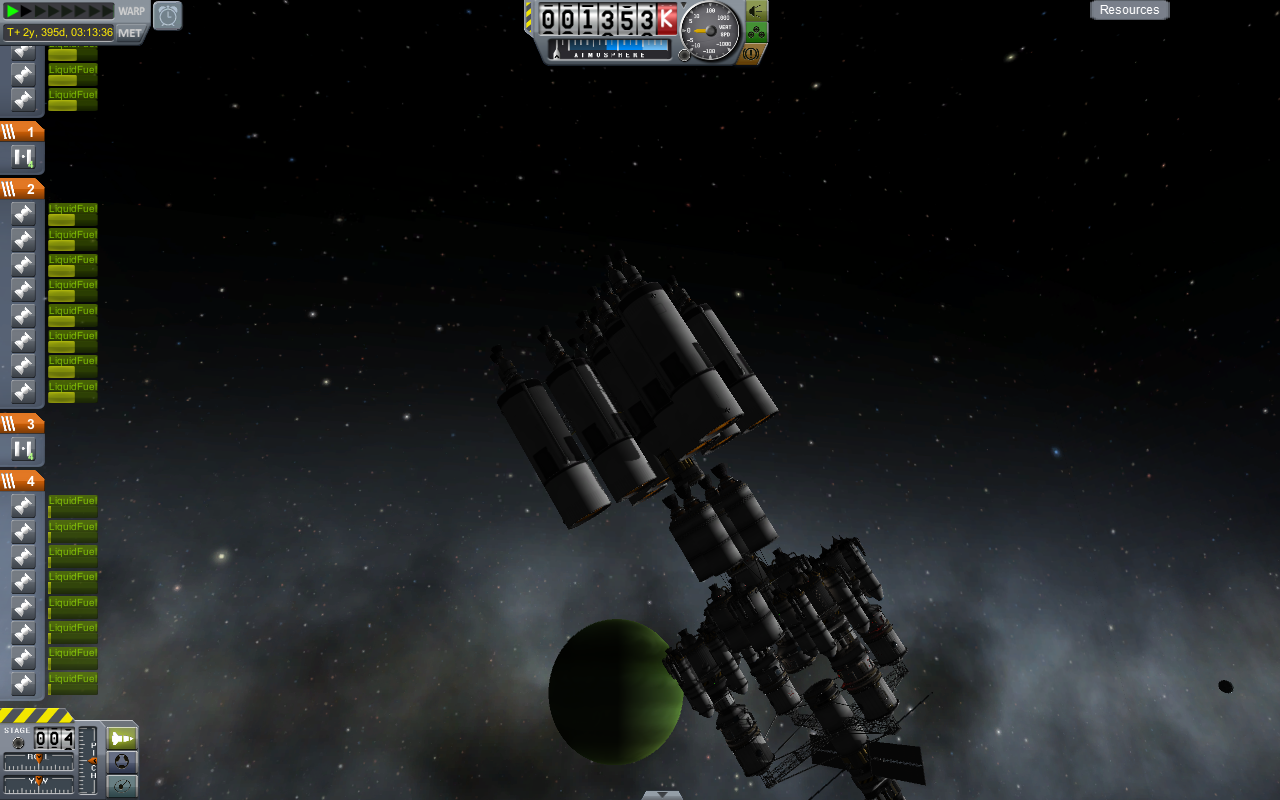Switch to docking mode controls
Viewport: 1280px width, 800px height.
(122, 762)
